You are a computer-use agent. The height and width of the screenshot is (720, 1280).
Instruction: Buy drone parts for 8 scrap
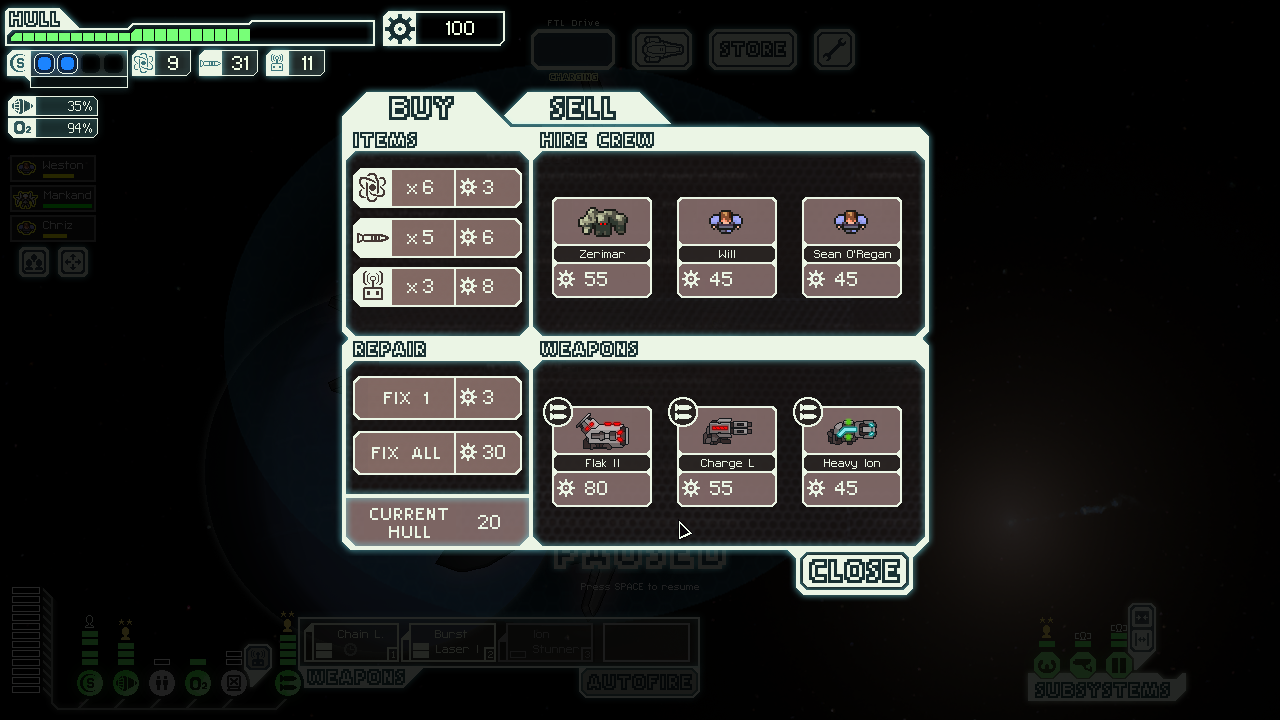pyautogui.click(x=437, y=287)
